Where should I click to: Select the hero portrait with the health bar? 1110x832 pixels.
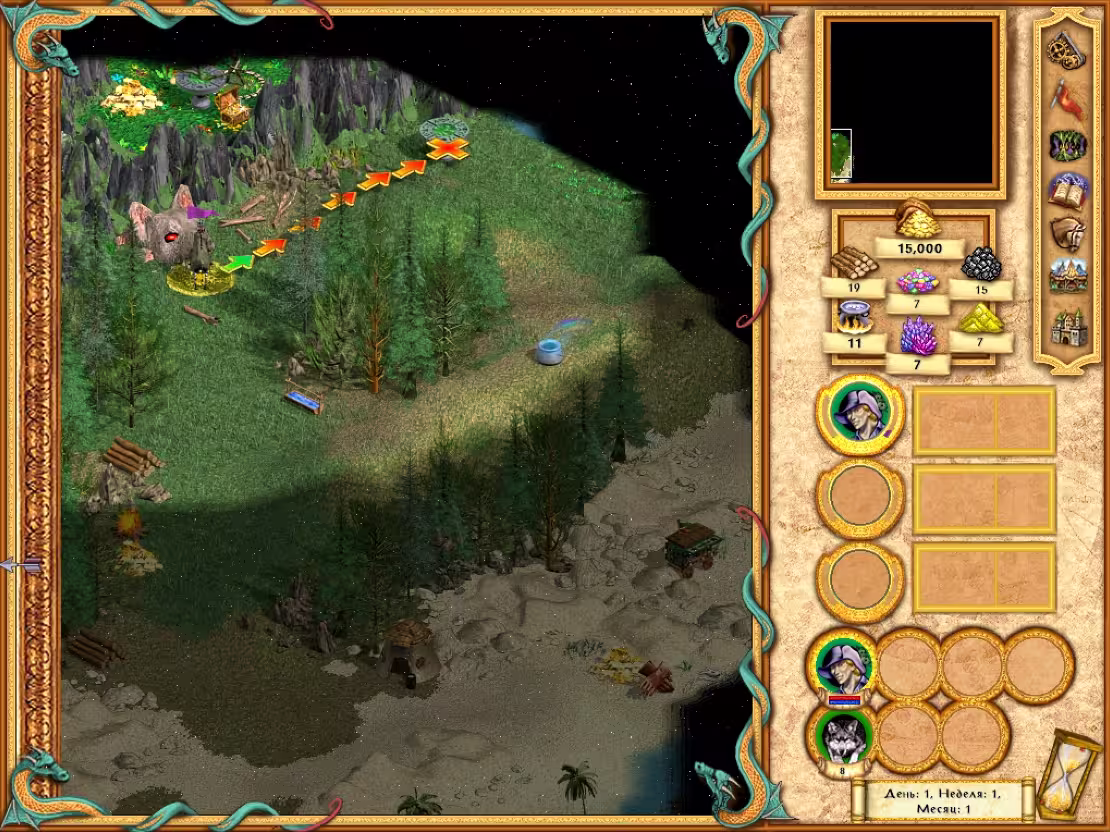click(x=842, y=664)
